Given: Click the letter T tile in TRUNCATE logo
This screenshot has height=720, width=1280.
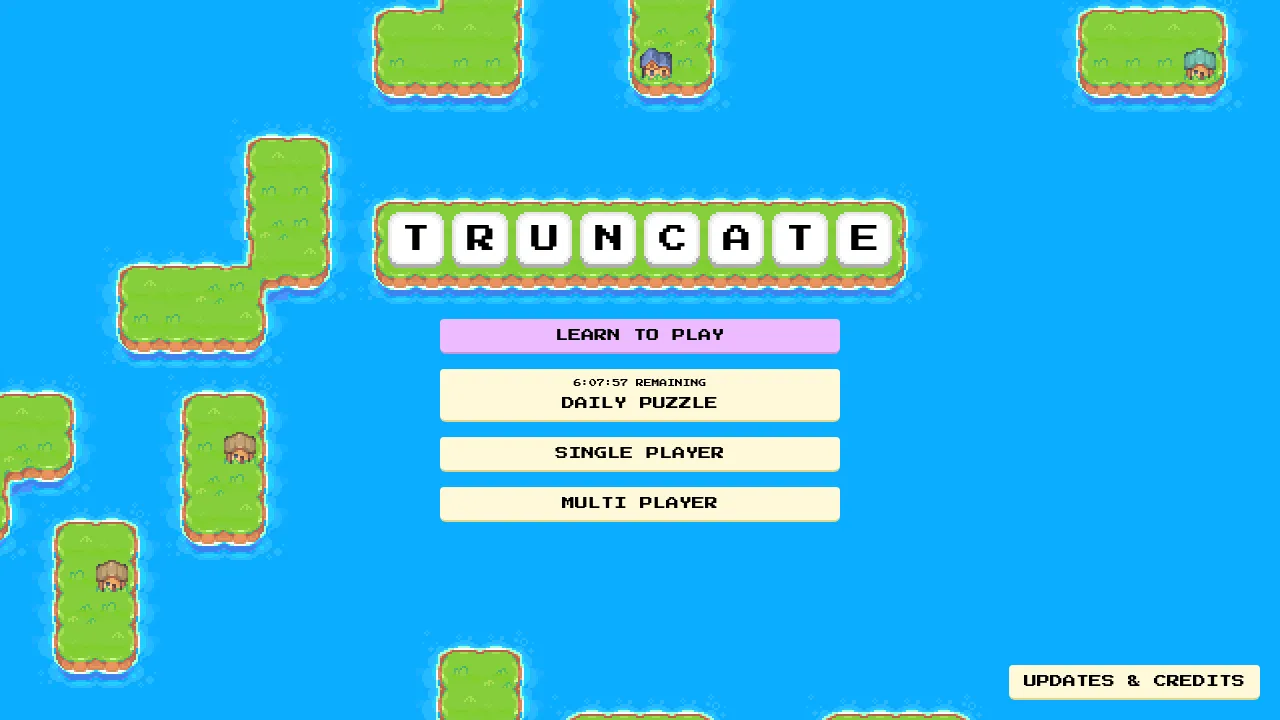Looking at the screenshot, I should tap(415, 238).
